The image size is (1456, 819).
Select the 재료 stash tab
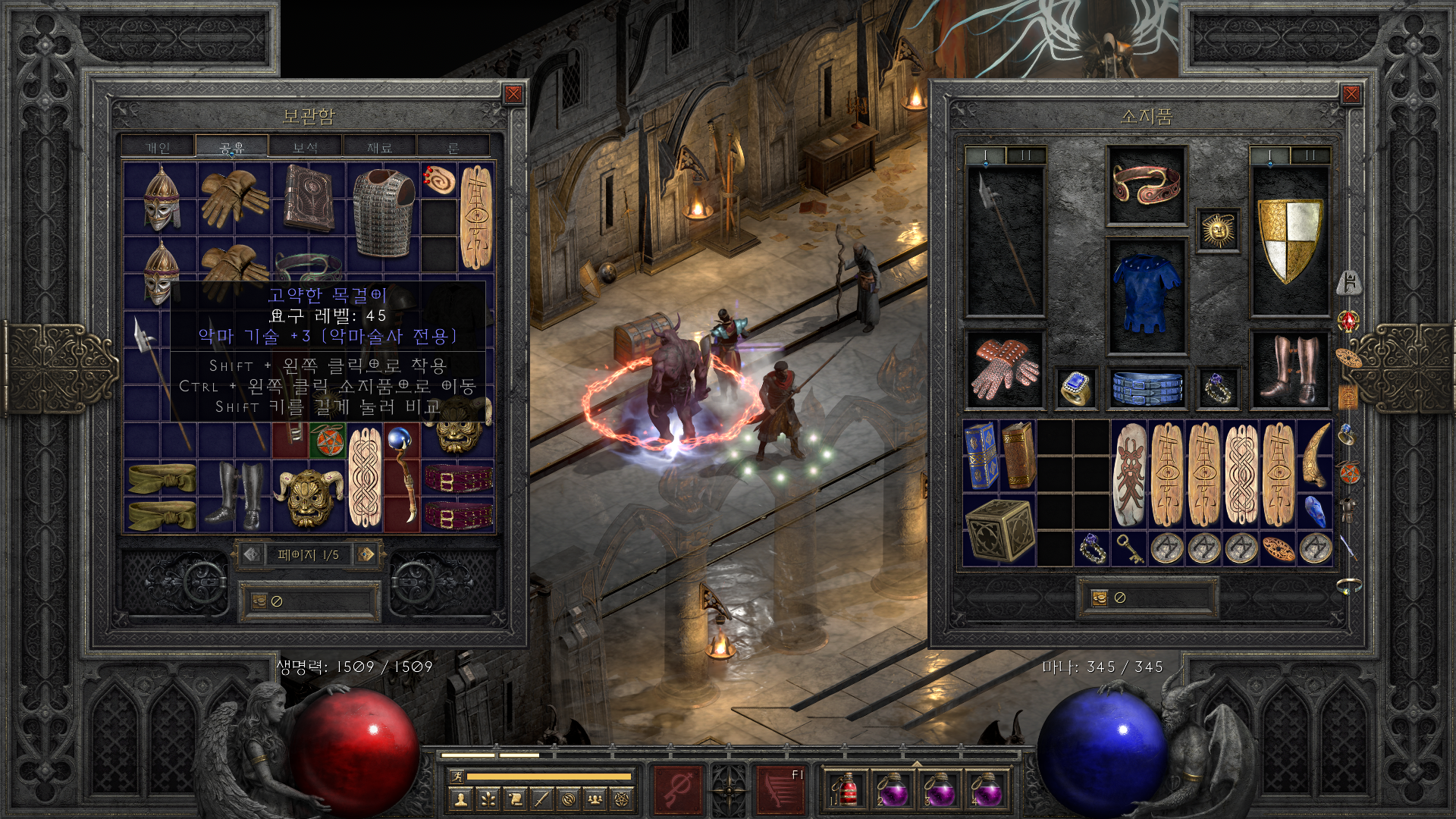pyautogui.click(x=379, y=147)
